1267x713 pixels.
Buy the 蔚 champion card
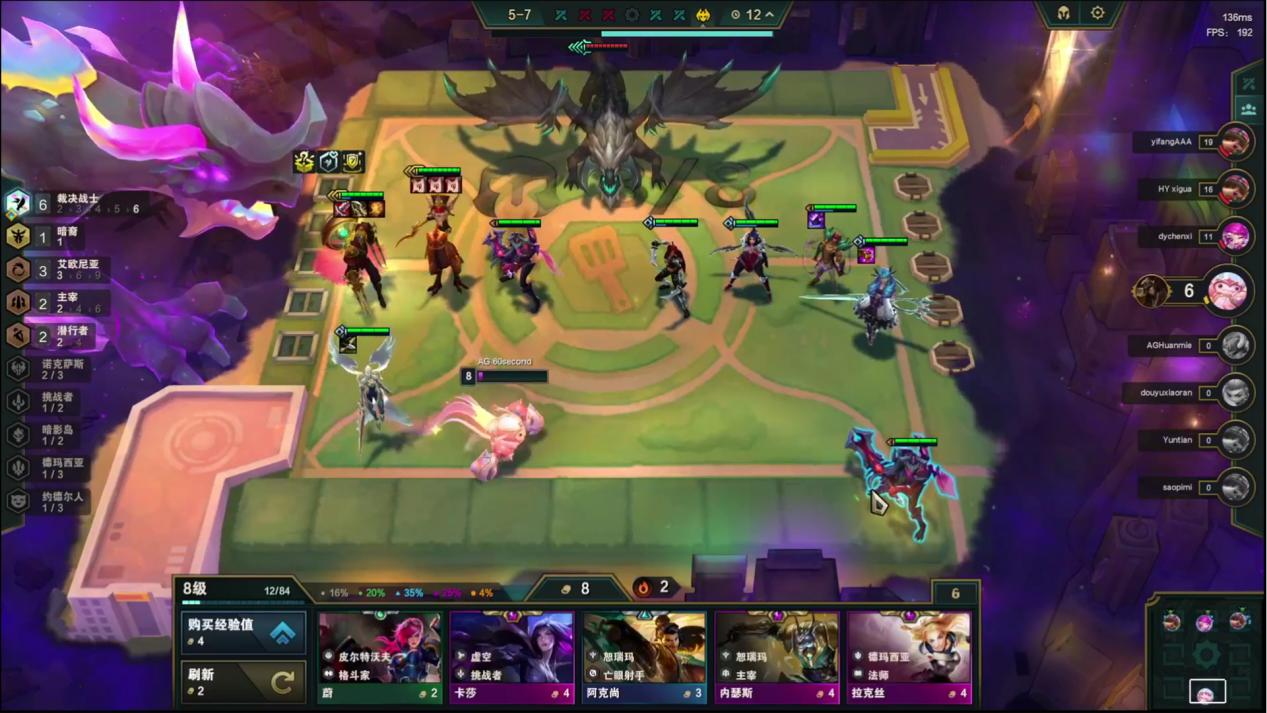point(380,657)
